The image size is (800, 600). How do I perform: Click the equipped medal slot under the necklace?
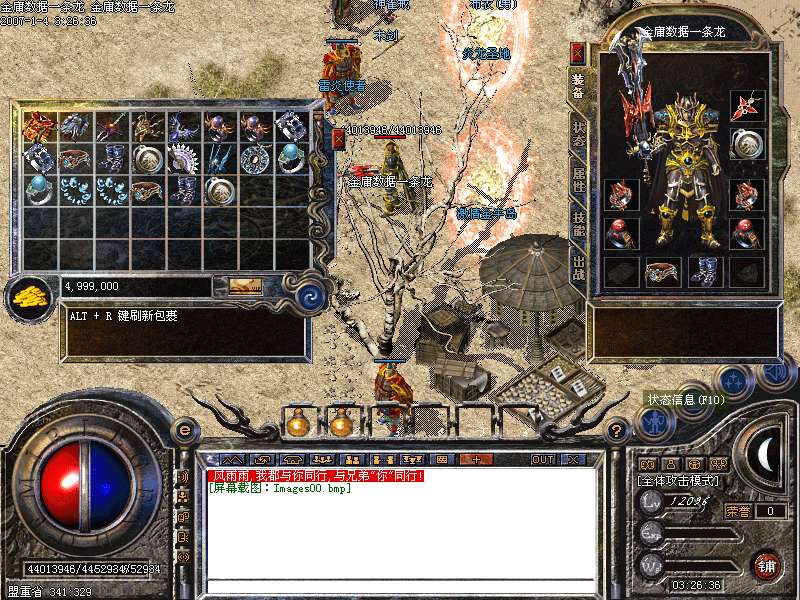click(x=746, y=144)
